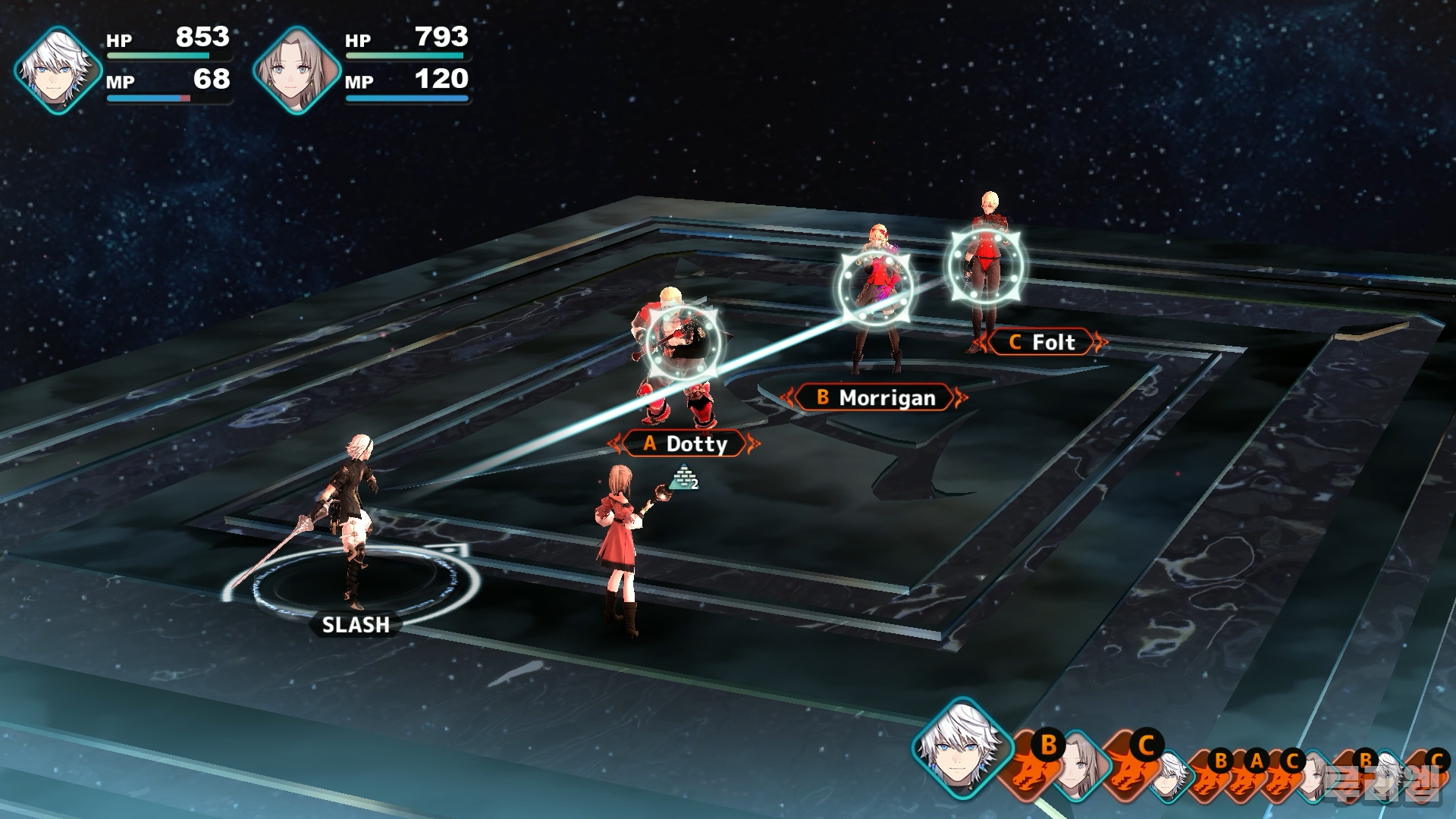Image resolution: width=1456 pixels, height=819 pixels.
Task: Target enemy A Dotty name tag
Action: click(x=685, y=444)
